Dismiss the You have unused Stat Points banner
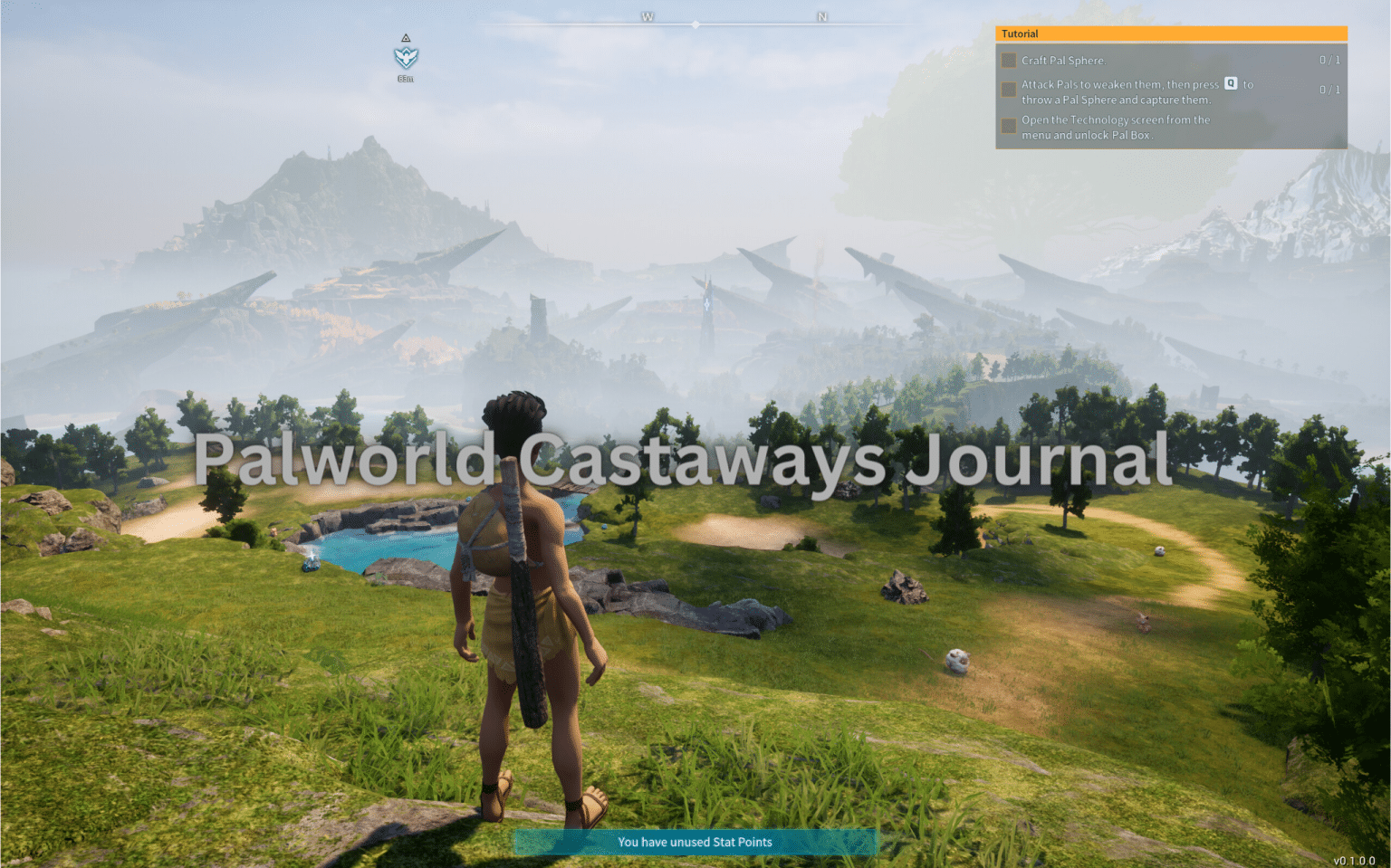 click(695, 843)
